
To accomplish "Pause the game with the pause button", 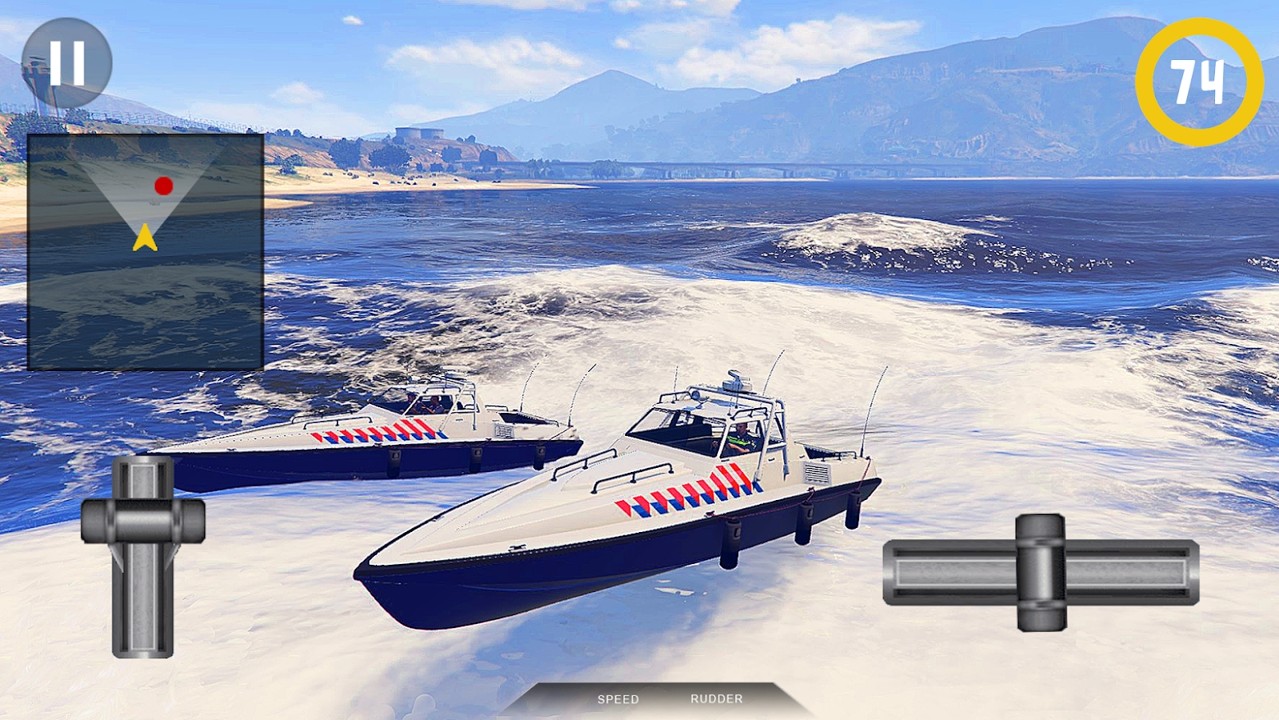I will (x=67, y=62).
